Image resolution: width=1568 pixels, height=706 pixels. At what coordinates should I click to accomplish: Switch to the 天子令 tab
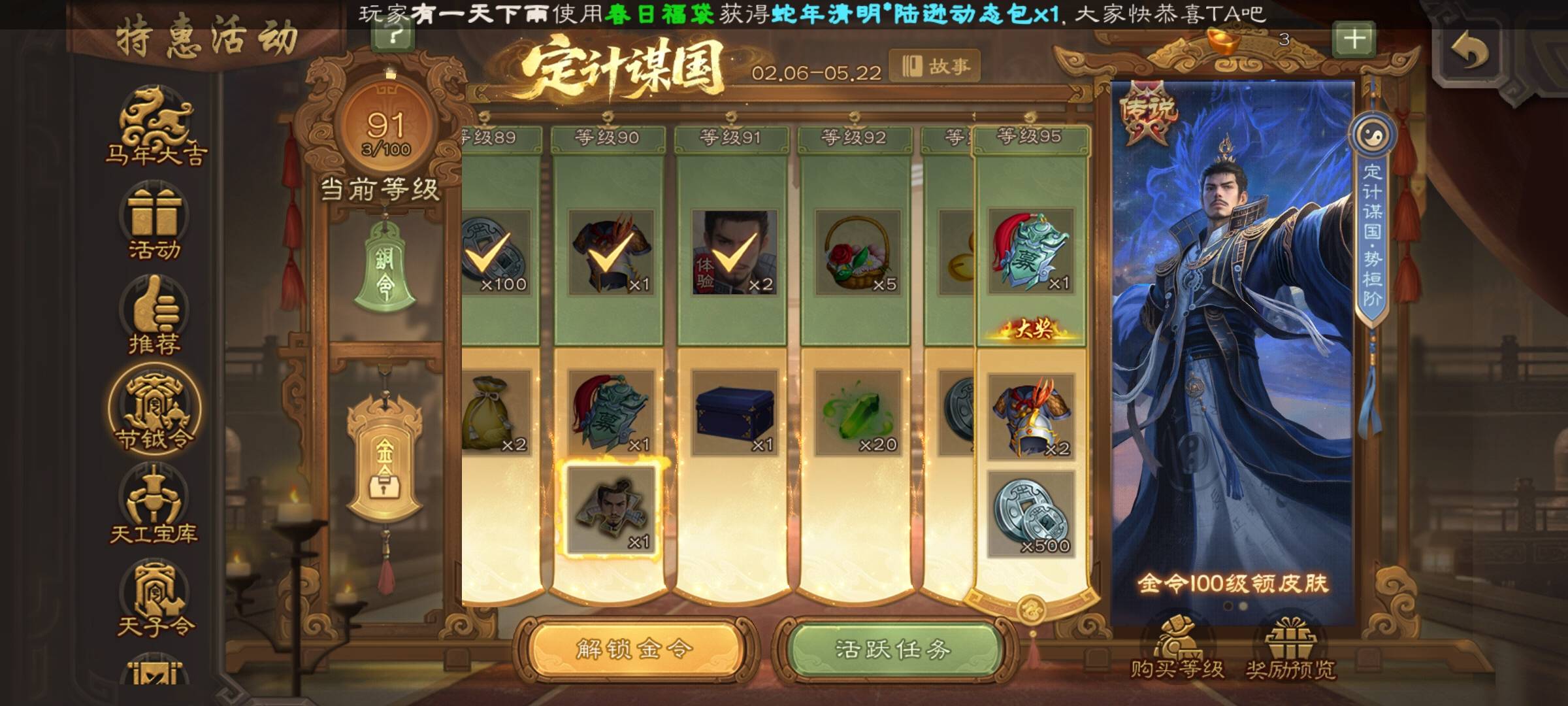pyautogui.click(x=155, y=599)
